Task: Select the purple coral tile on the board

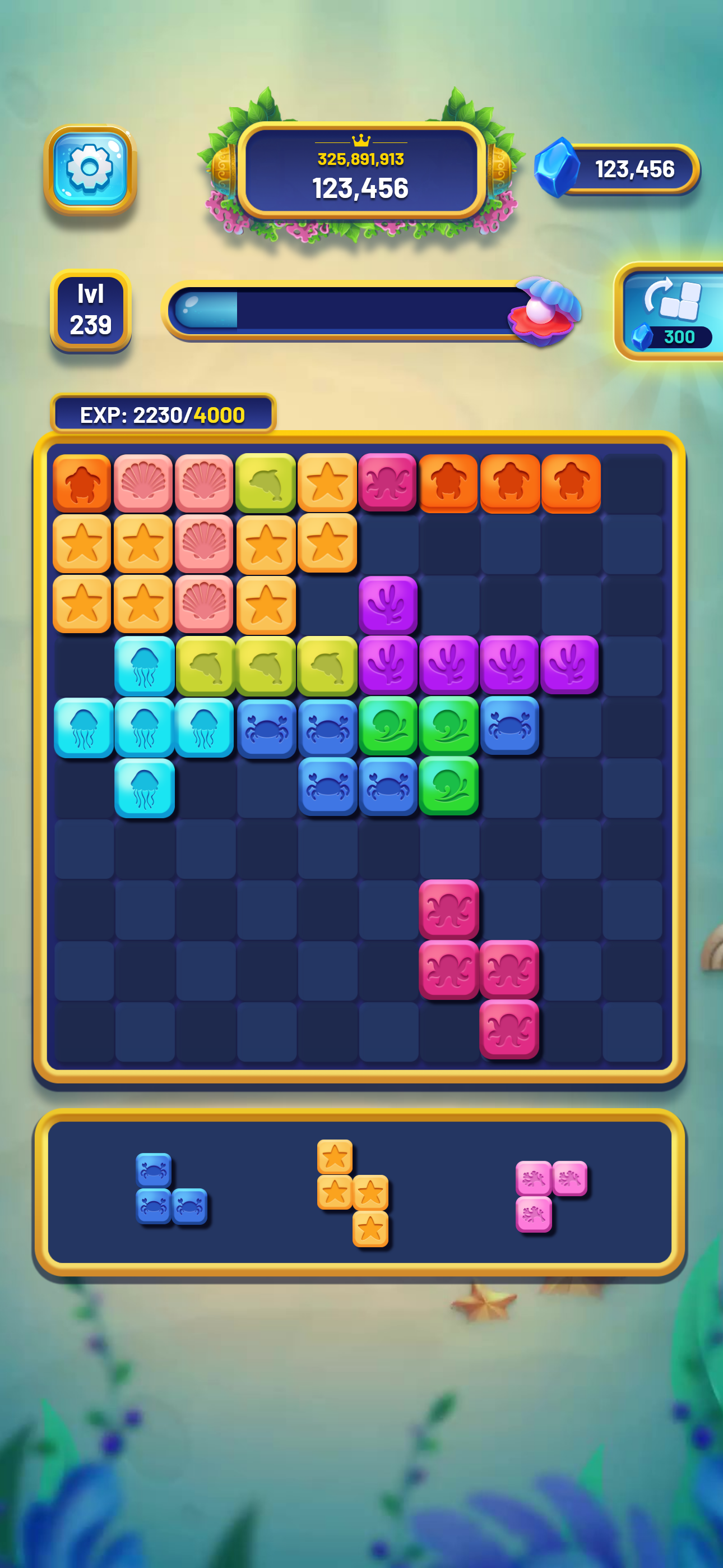Action: tap(388, 605)
